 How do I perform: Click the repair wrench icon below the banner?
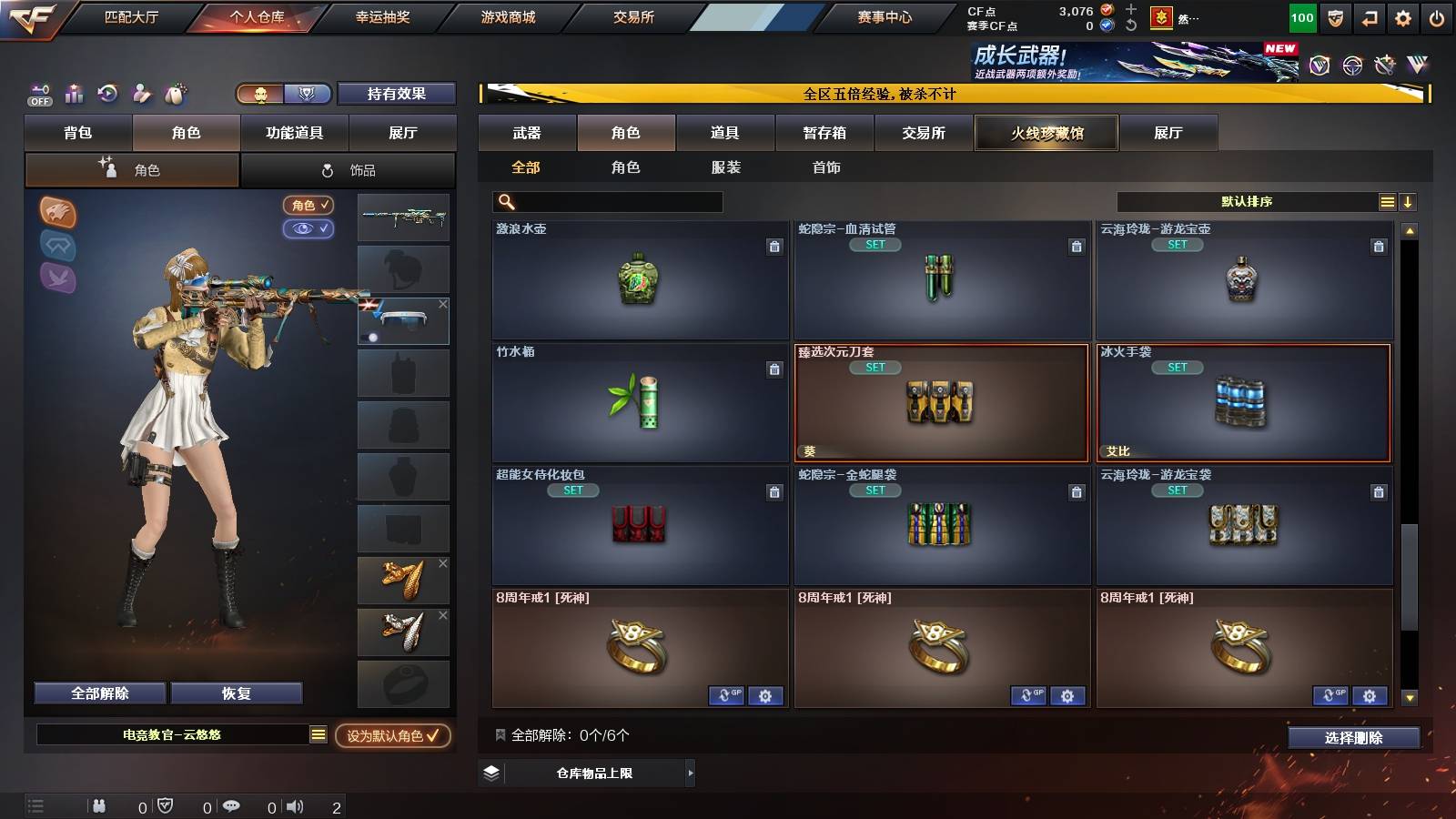tap(1384, 65)
